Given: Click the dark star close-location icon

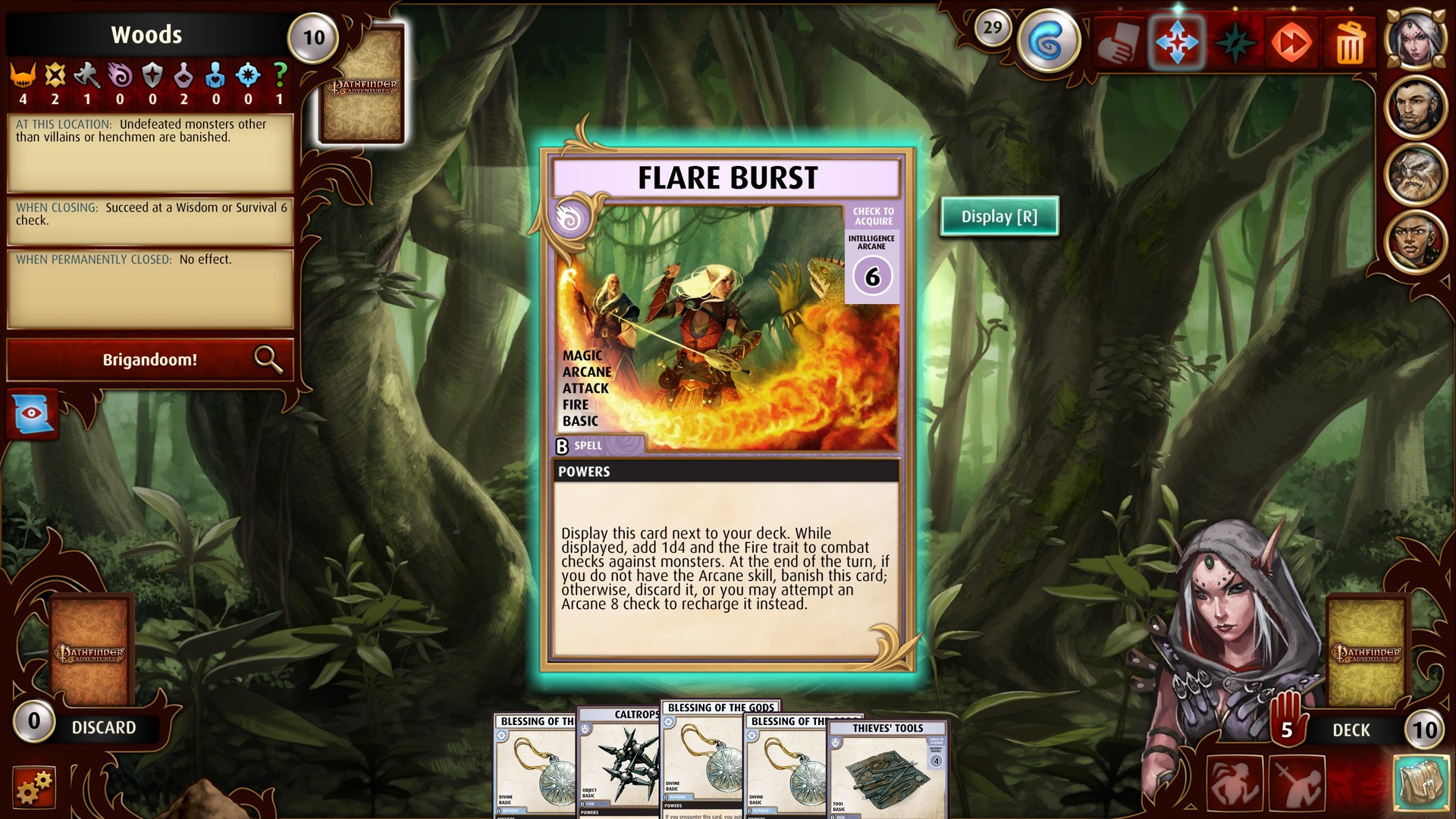Looking at the screenshot, I should click(1235, 42).
